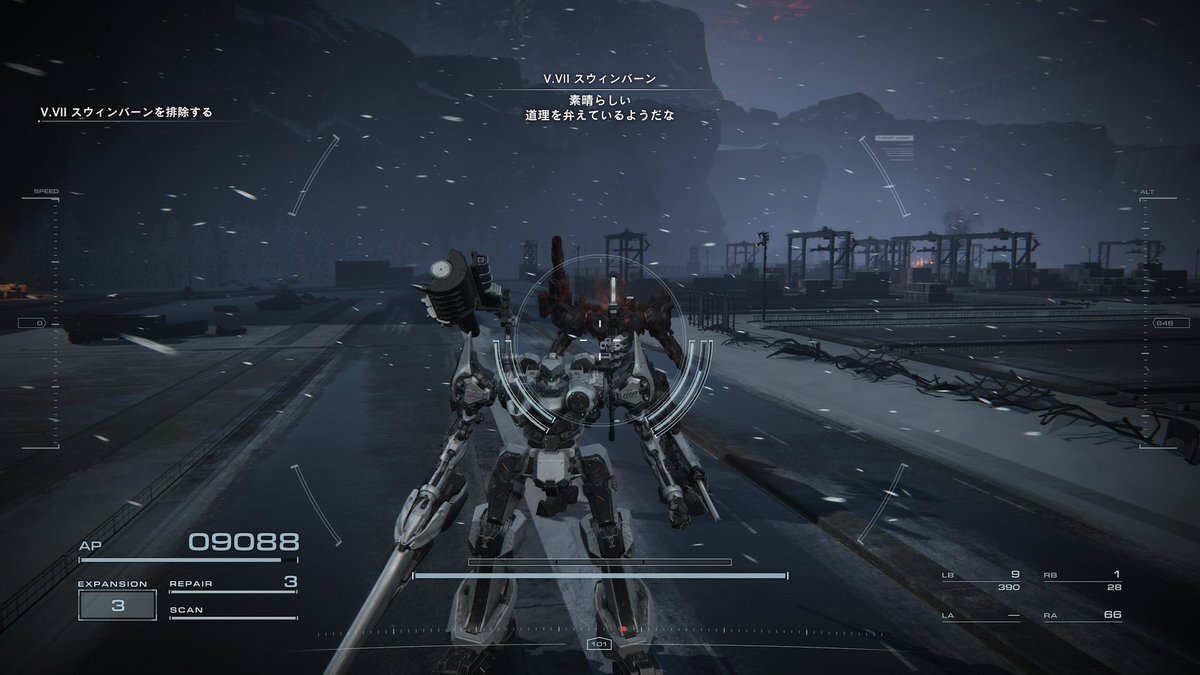Select the RB weapon slot
This screenshot has width=1200, height=675.
pos(1082,580)
